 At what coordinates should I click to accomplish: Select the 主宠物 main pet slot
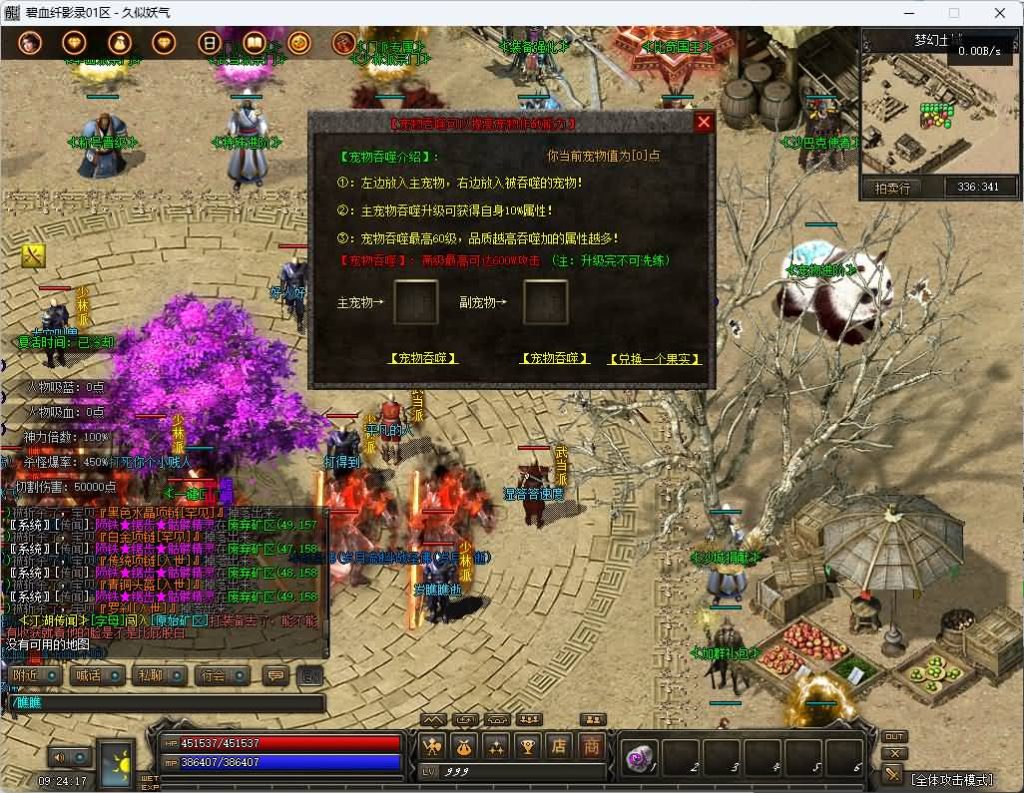tap(415, 302)
